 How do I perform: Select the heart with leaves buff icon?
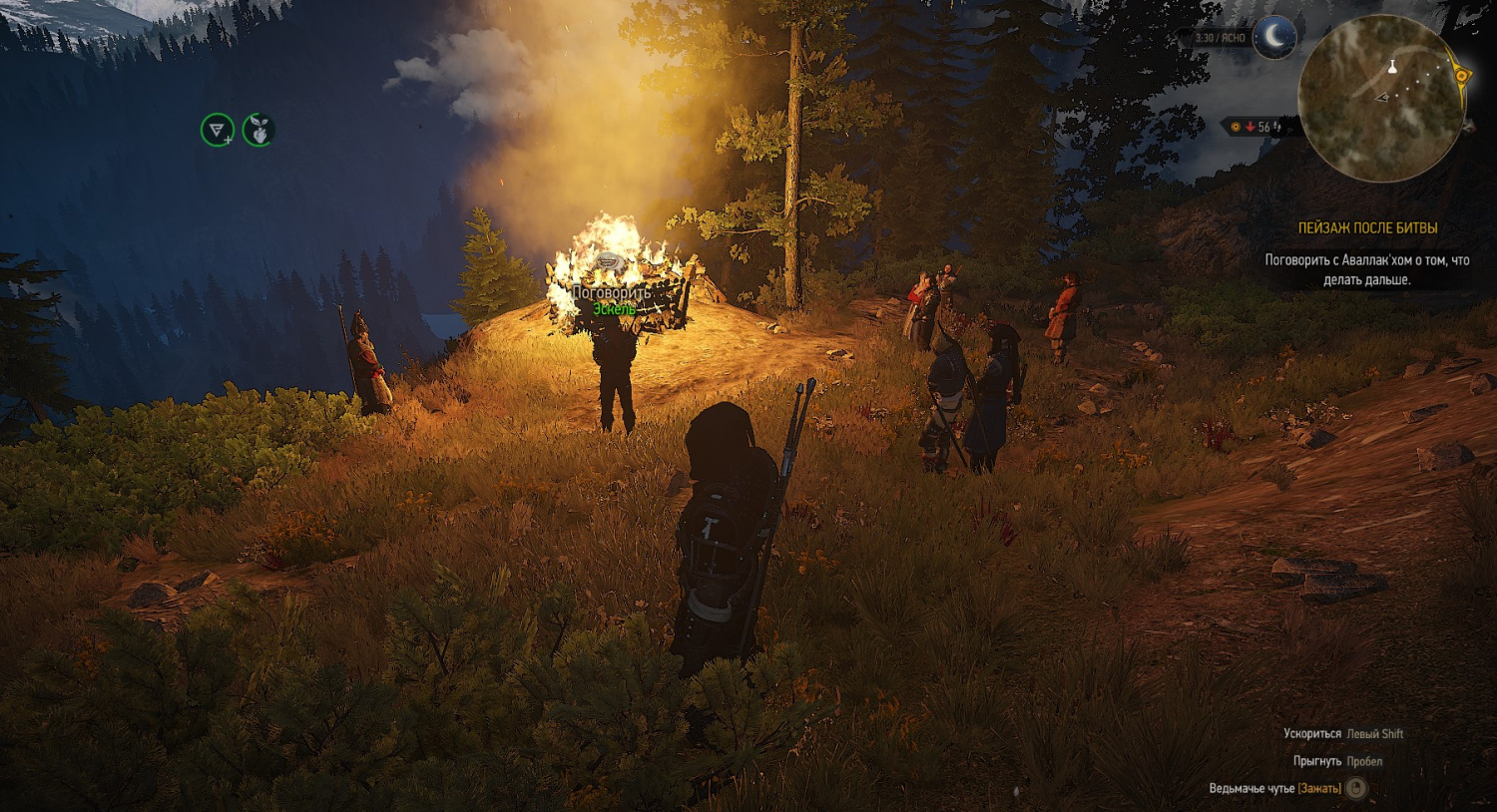pyautogui.click(x=258, y=130)
